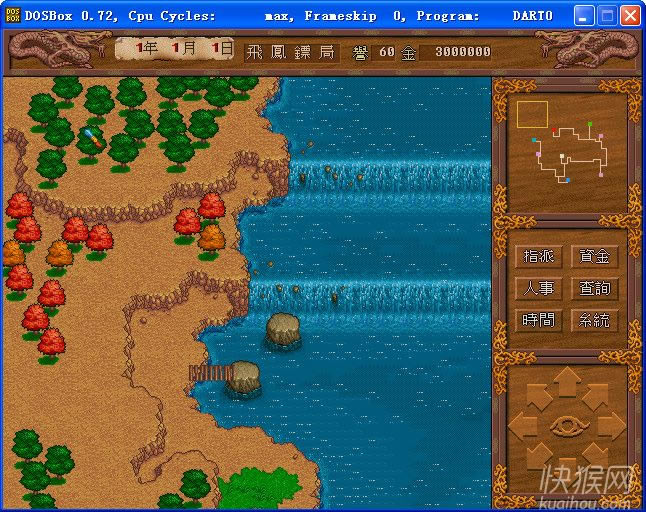Viewport: 646px width, 512px height.
Task: Open the 資金 (Funds) menu
Action: click(x=594, y=256)
